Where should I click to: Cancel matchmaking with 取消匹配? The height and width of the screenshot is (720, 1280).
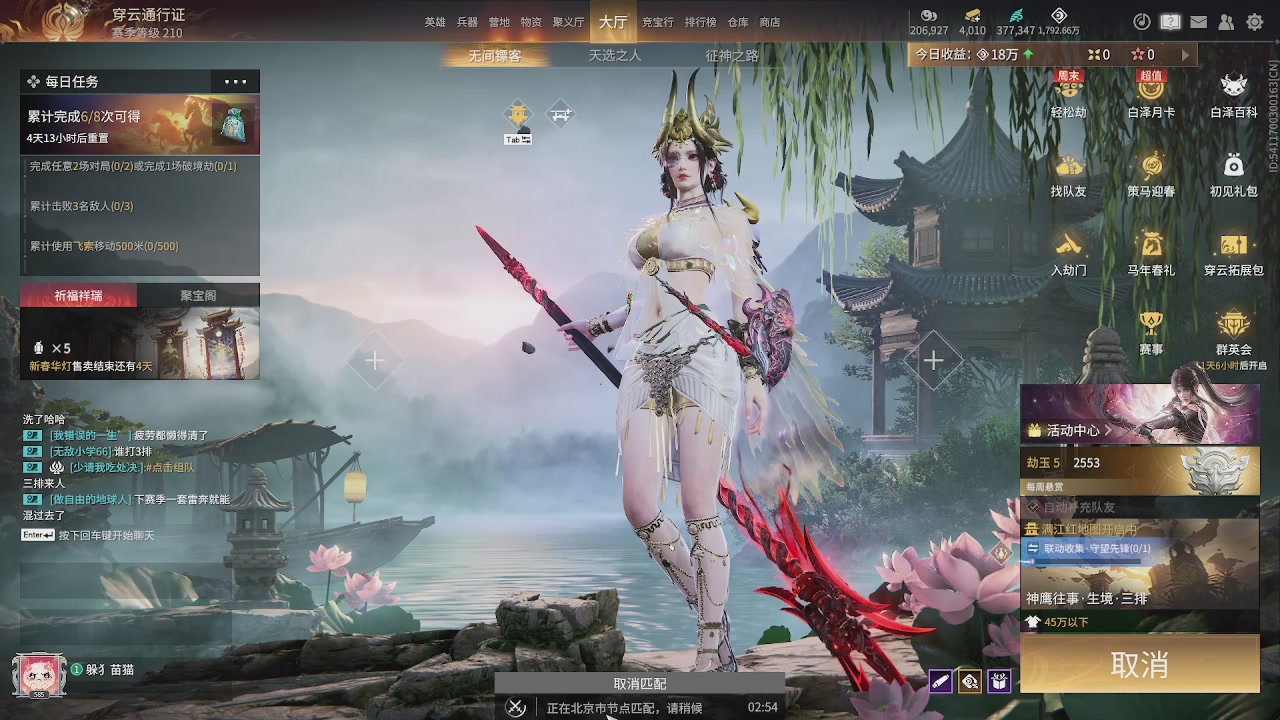click(640, 684)
